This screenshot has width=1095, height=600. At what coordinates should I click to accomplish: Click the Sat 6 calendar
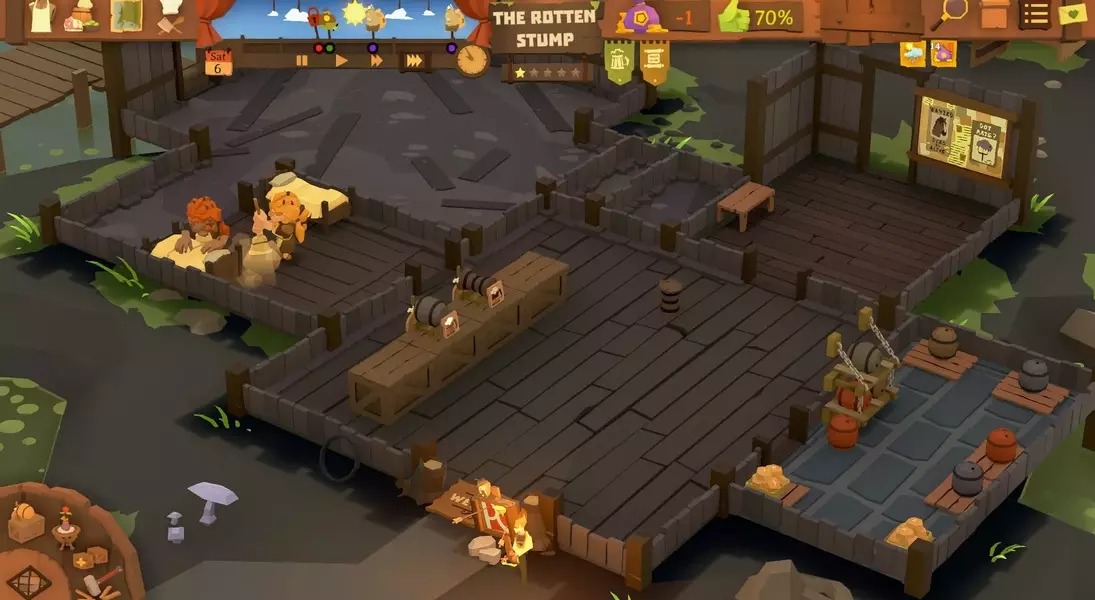coord(218,62)
